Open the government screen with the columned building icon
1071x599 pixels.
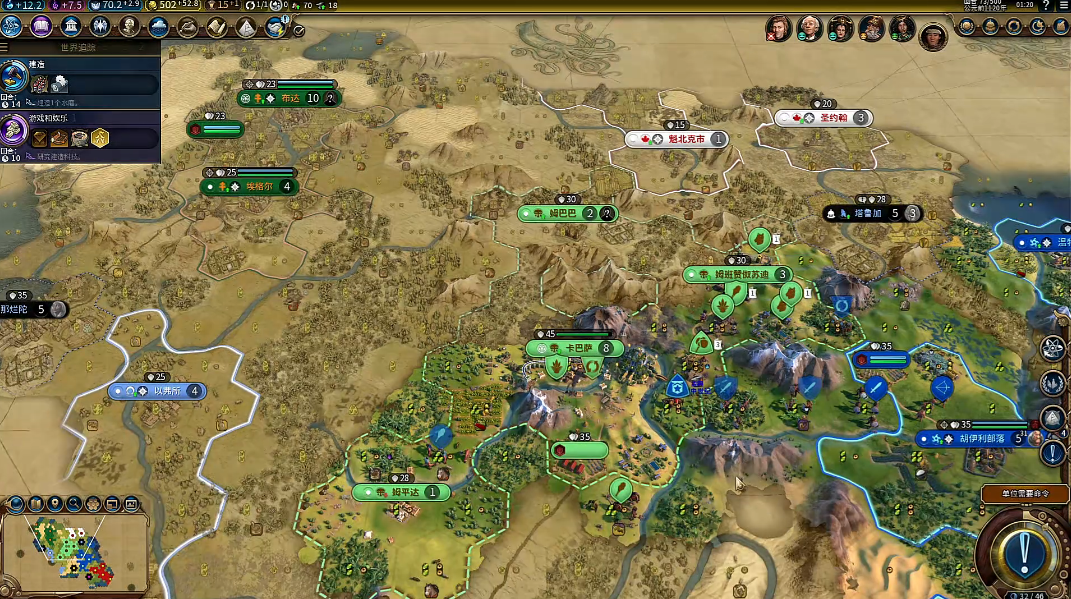71,27
